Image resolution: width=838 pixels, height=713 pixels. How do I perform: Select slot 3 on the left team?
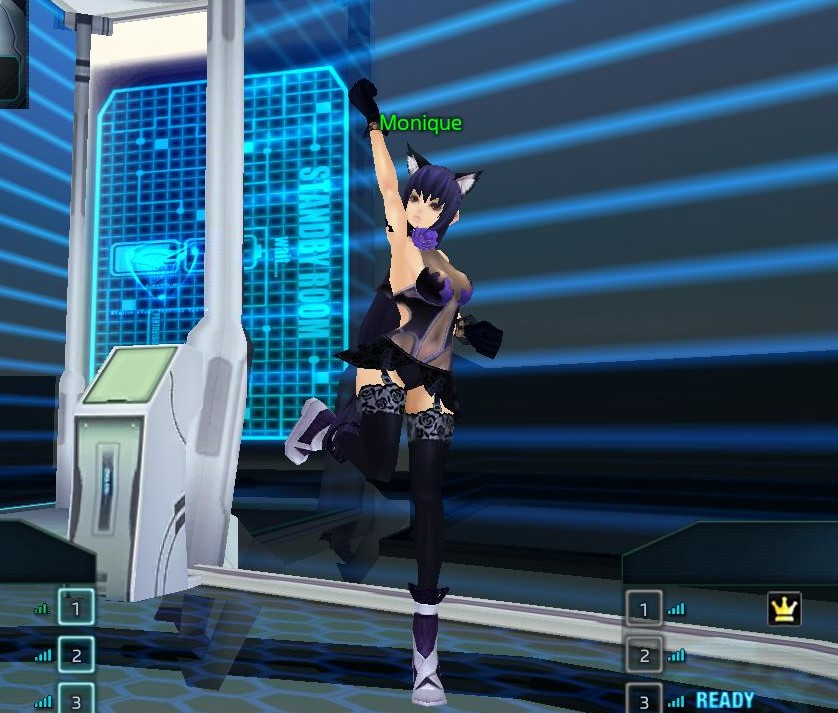pos(76,698)
